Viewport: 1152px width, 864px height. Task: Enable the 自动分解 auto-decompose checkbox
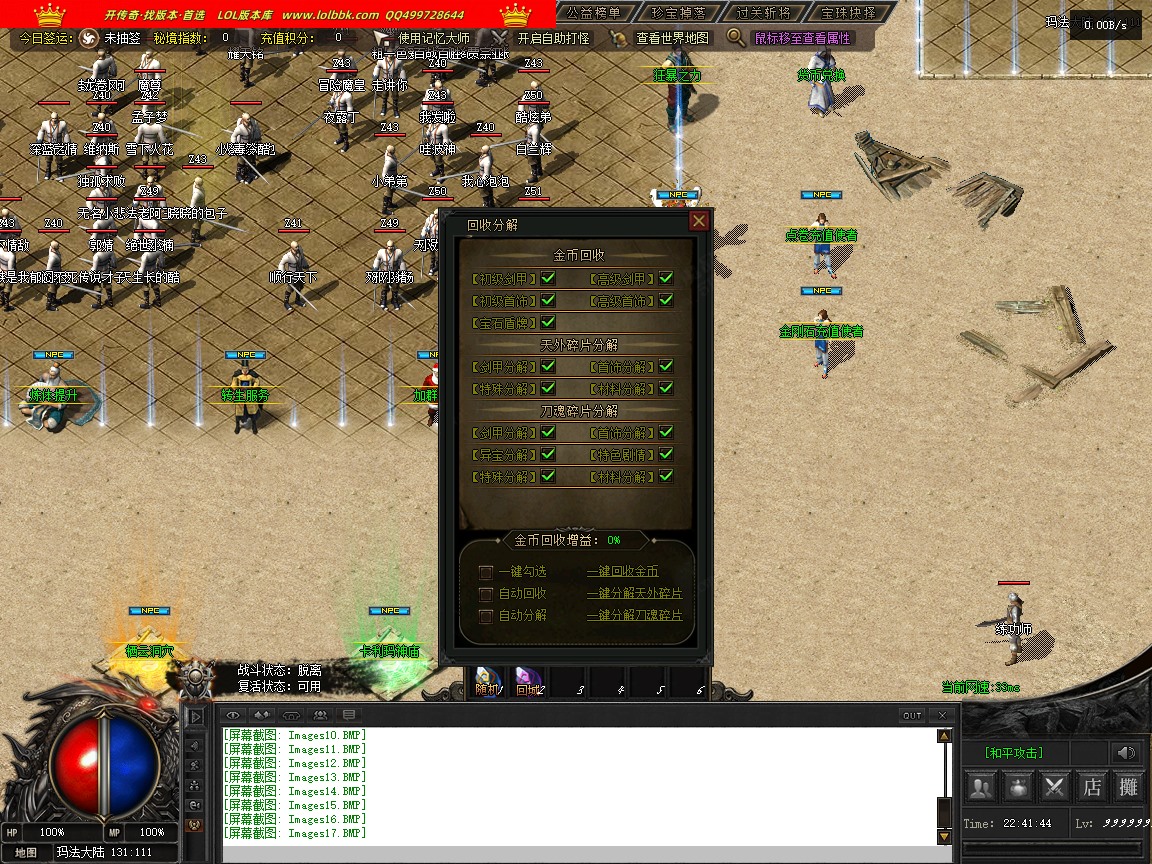[486, 616]
